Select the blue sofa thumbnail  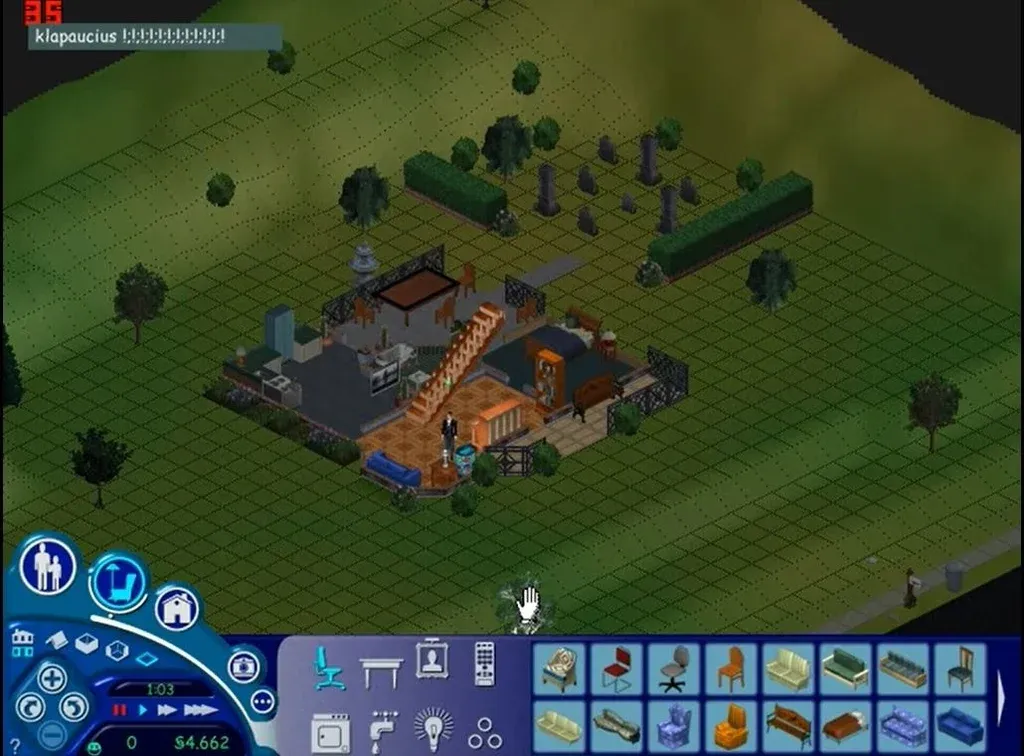click(x=961, y=727)
